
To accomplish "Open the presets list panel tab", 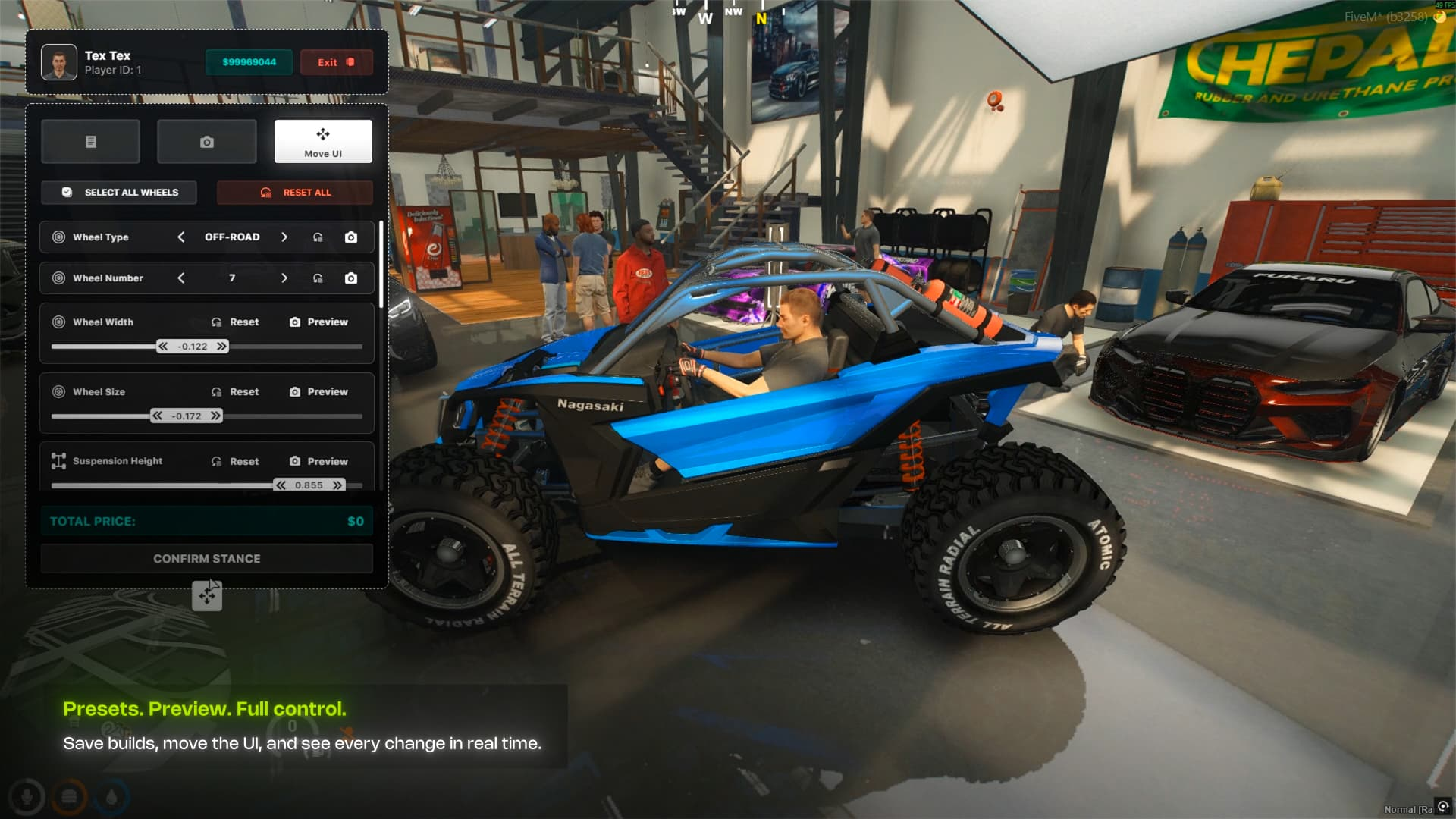I will 90,141.
